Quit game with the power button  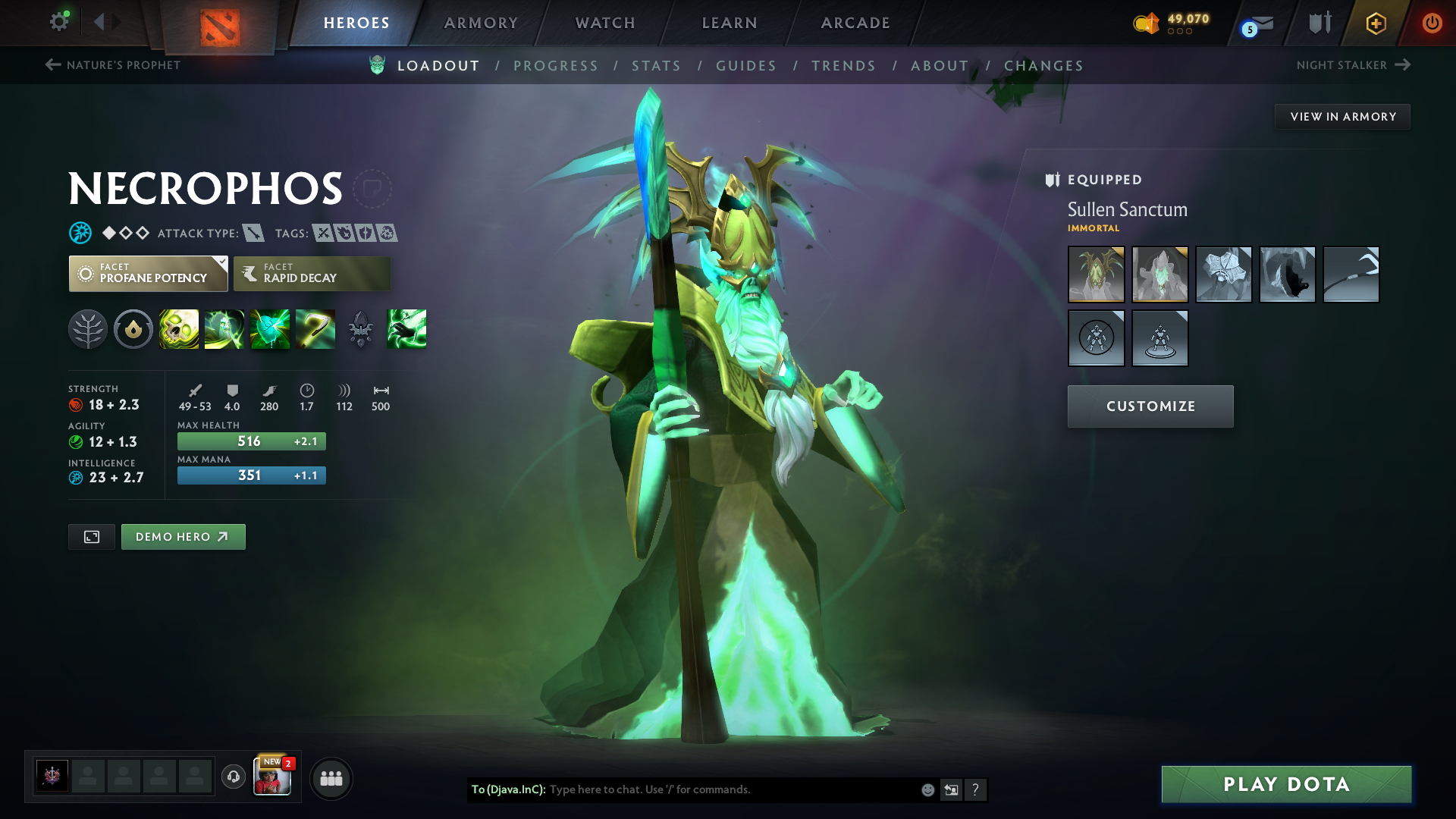point(1432,23)
